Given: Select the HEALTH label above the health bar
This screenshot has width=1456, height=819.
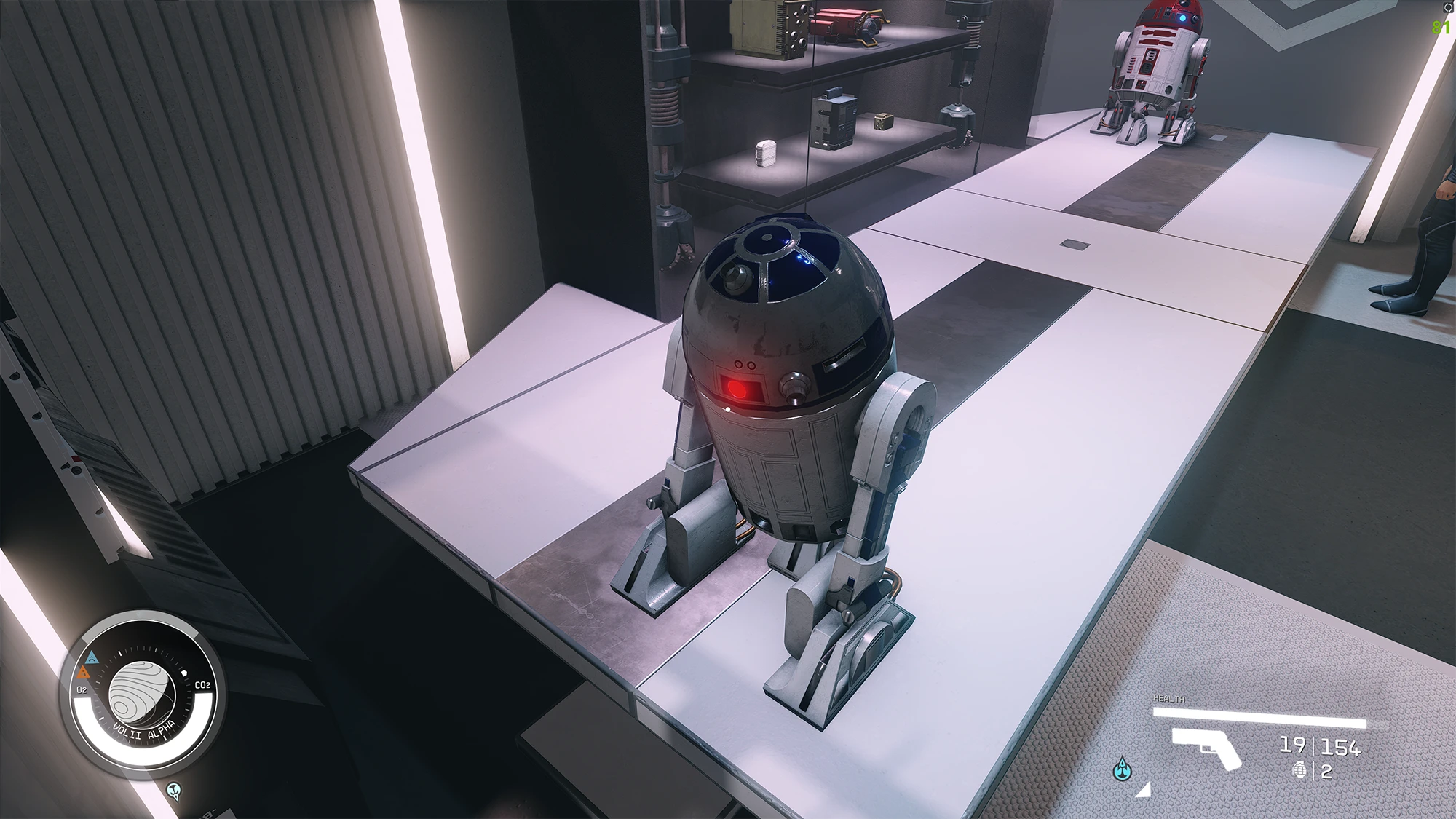Looking at the screenshot, I should click(1169, 699).
